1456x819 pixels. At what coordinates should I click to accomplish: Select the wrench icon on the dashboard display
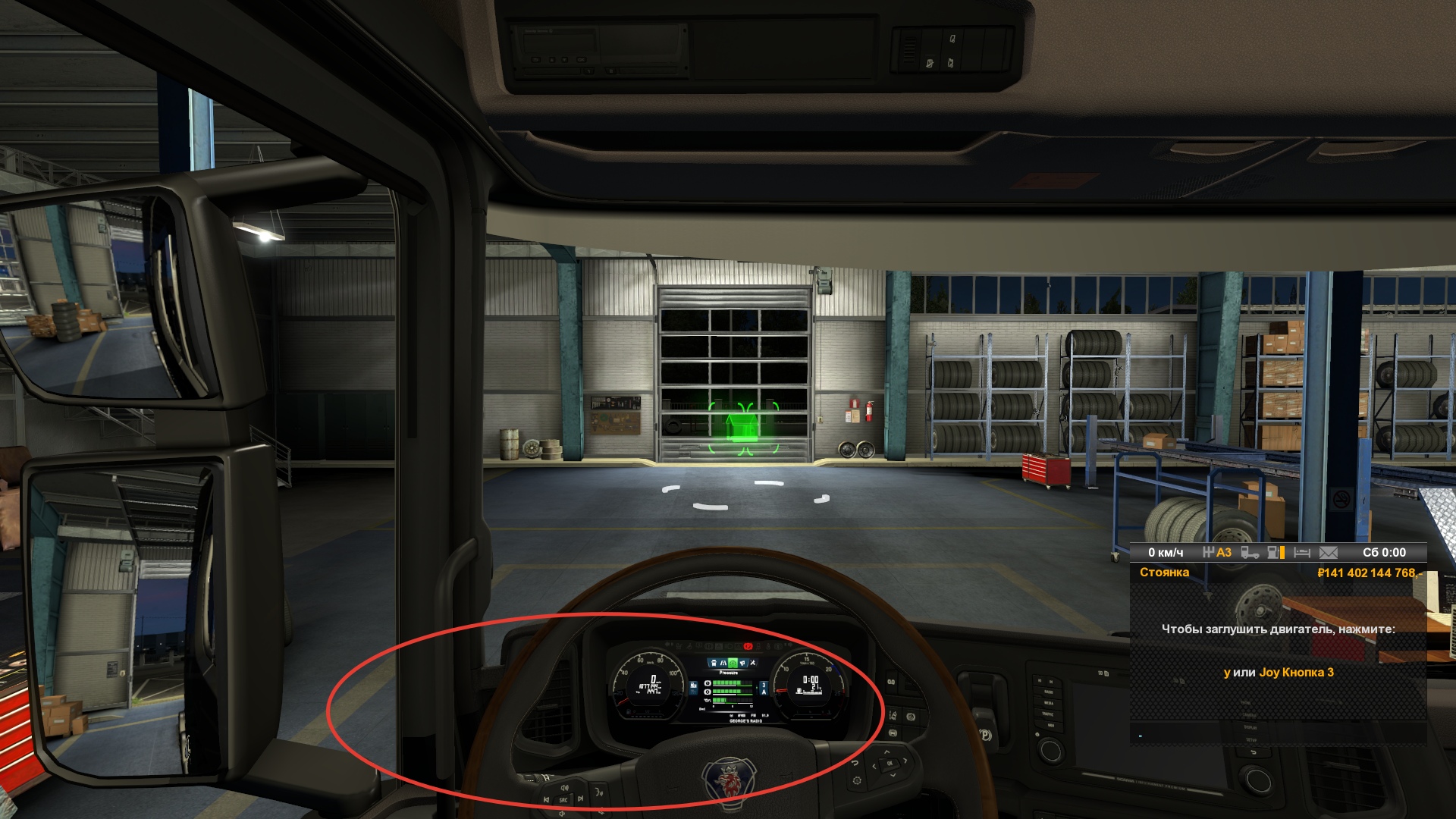(x=752, y=663)
